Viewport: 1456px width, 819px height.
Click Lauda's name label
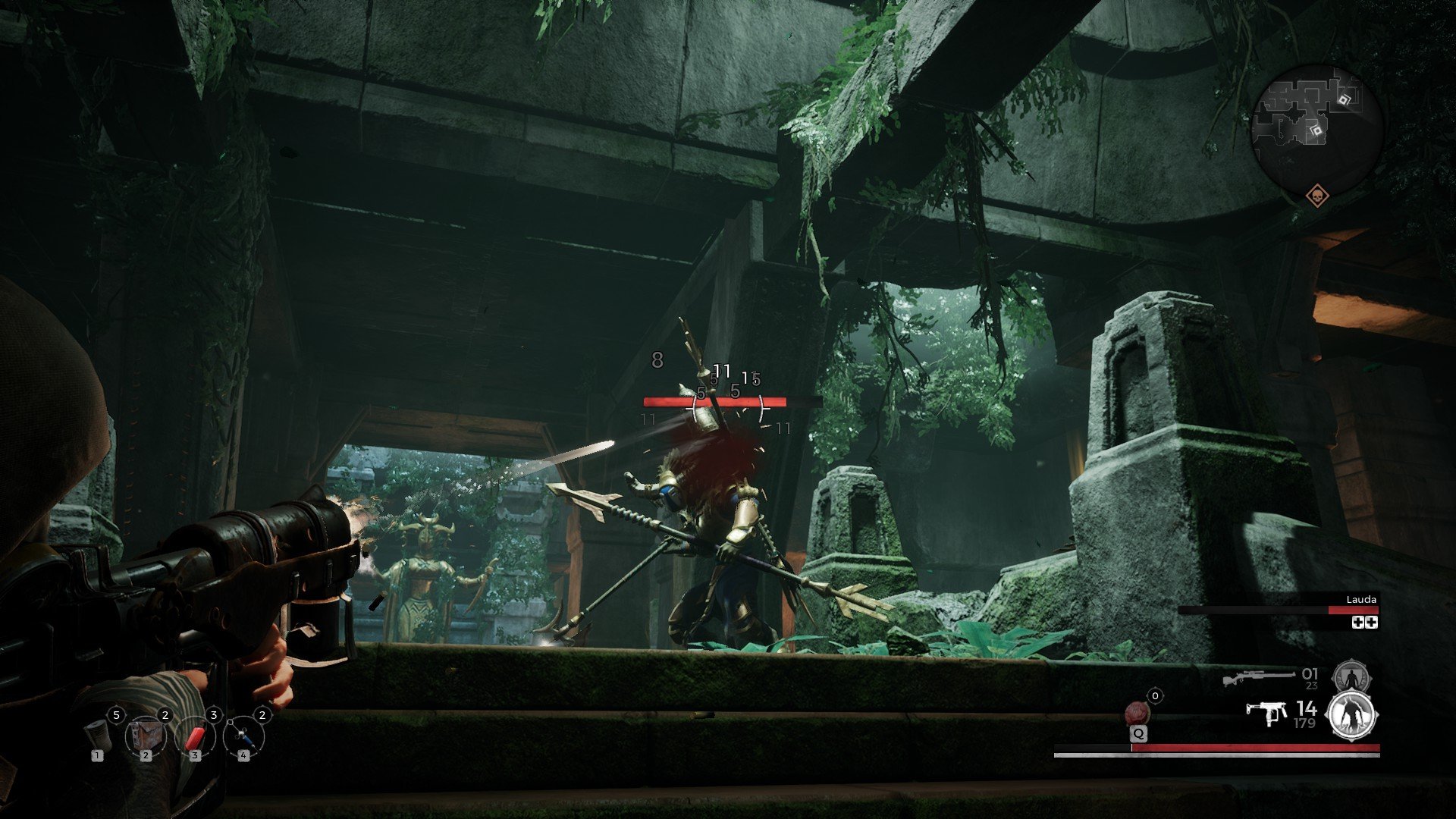pyautogui.click(x=1361, y=600)
